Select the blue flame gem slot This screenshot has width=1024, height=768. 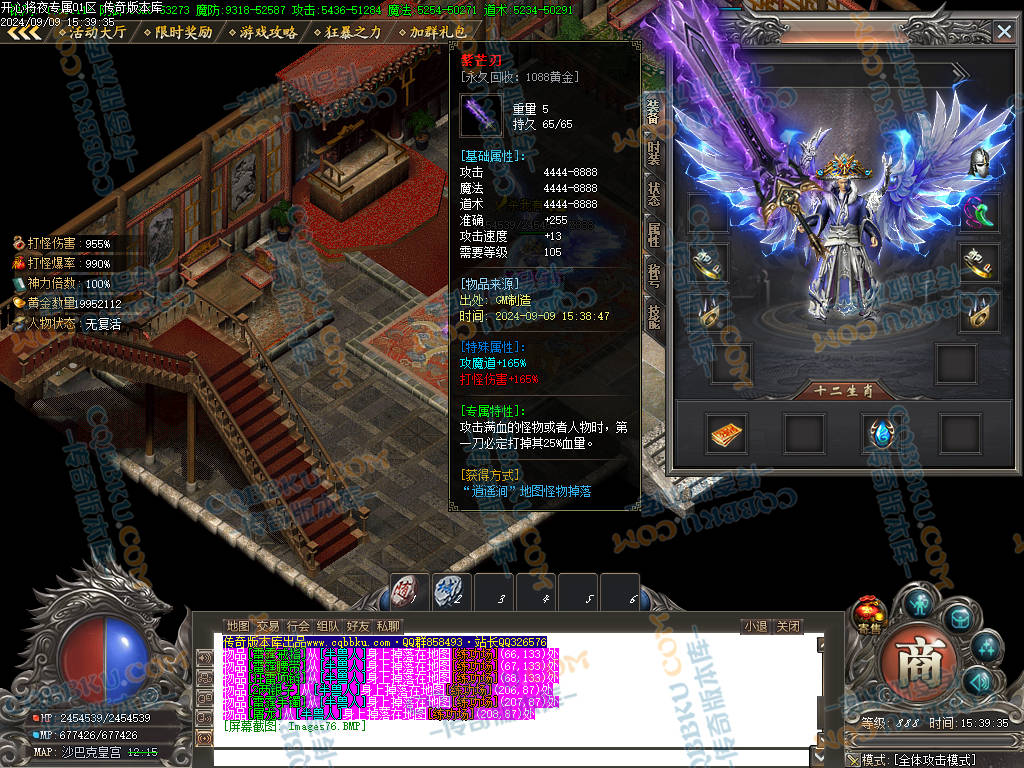(x=882, y=434)
